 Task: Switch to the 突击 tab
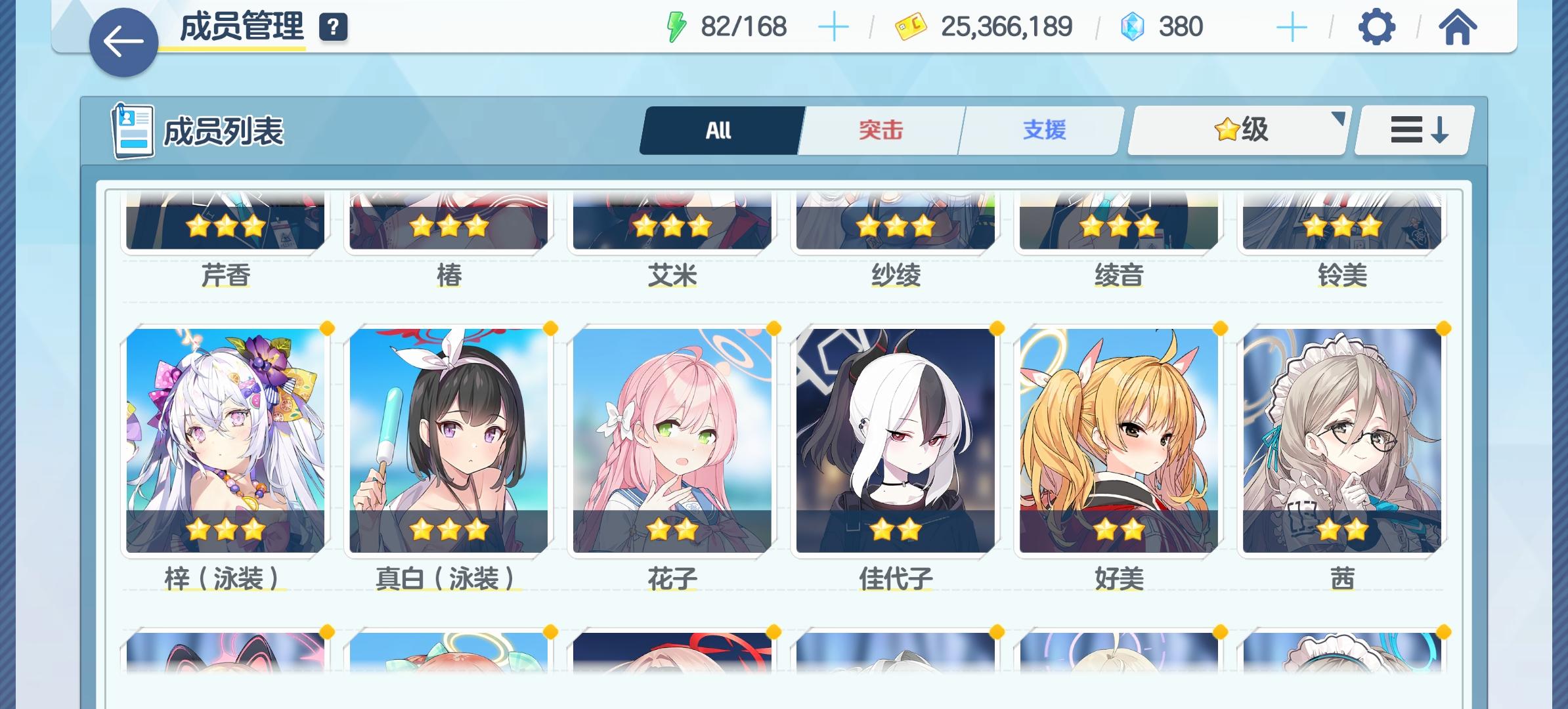click(880, 130)
